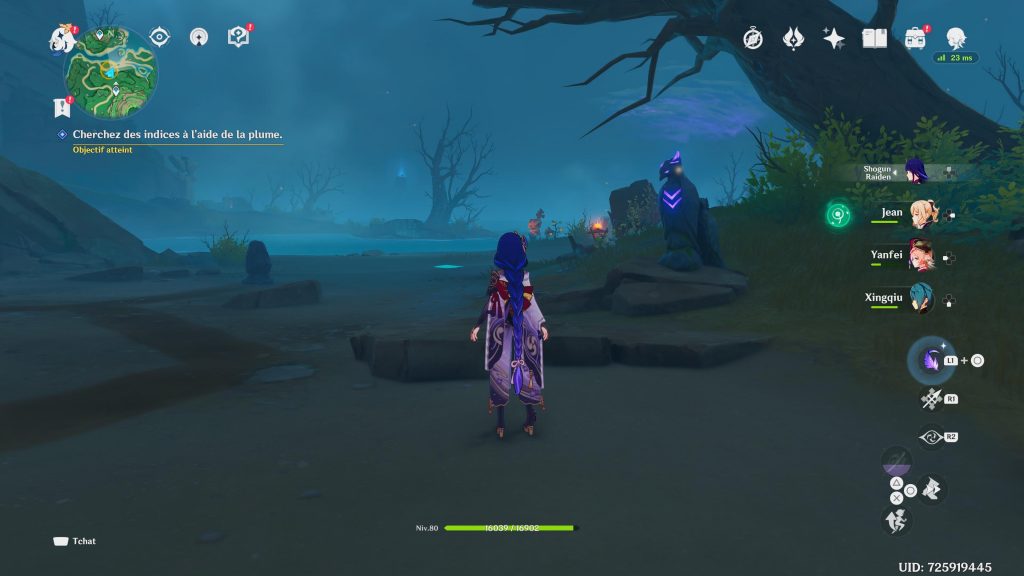Screen dimensions: 1024x576
Task: Activate the eye-shaped elemental sight icon
Action: pos(159,37)
